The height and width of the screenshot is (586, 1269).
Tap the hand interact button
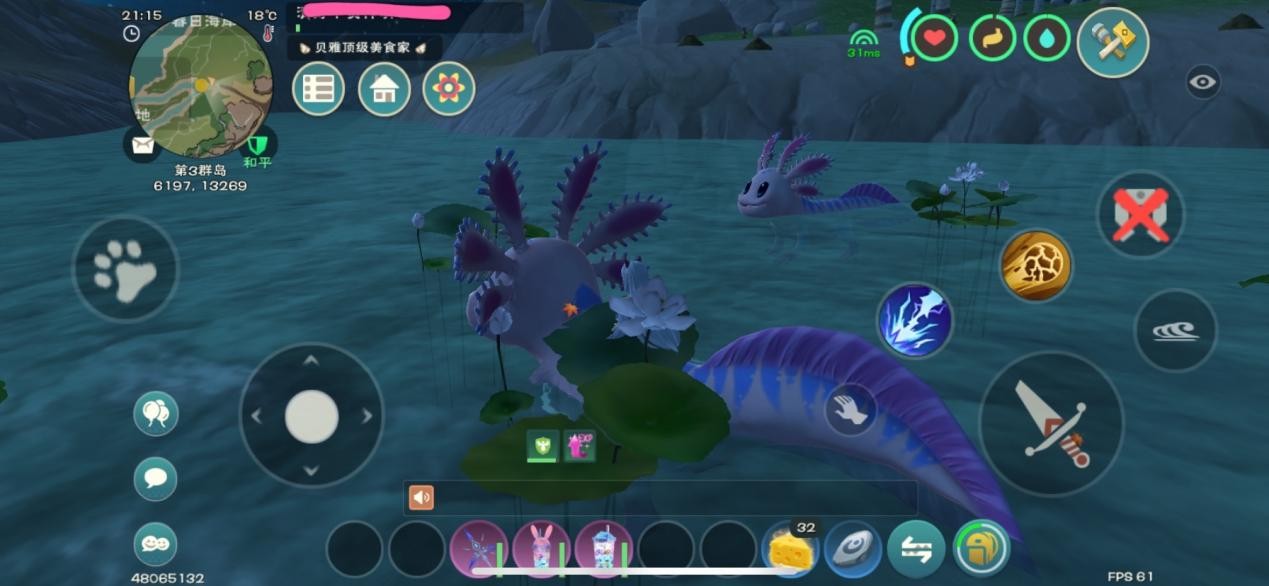coord(850,409)
